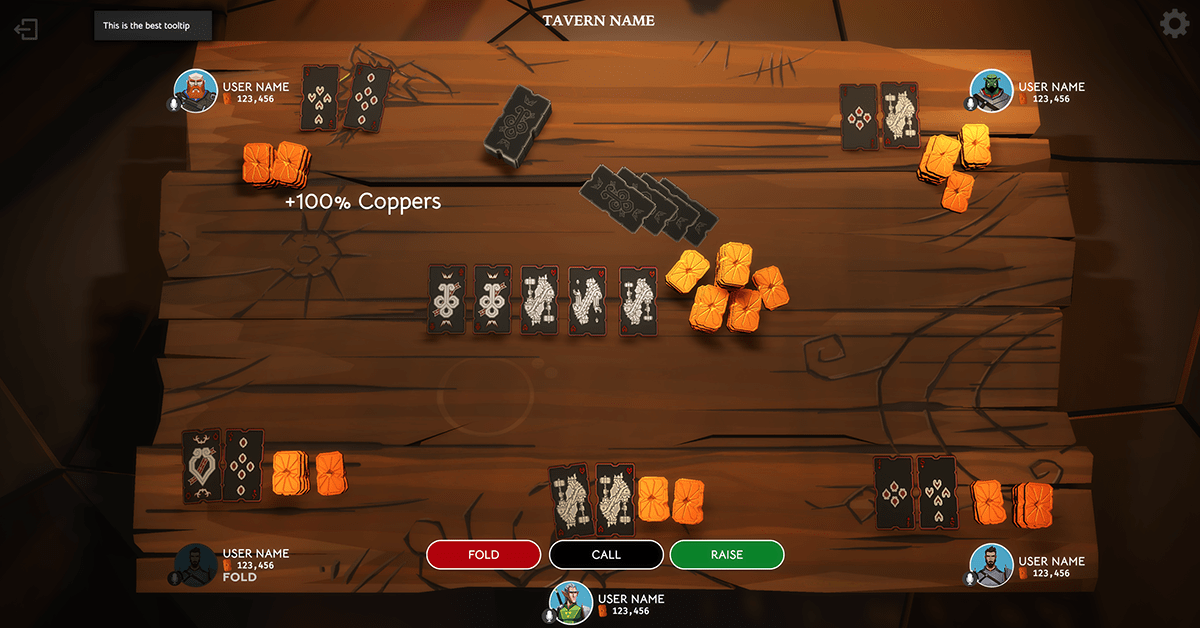
Task: Open the settings gear
Action: pos(1174,25)
